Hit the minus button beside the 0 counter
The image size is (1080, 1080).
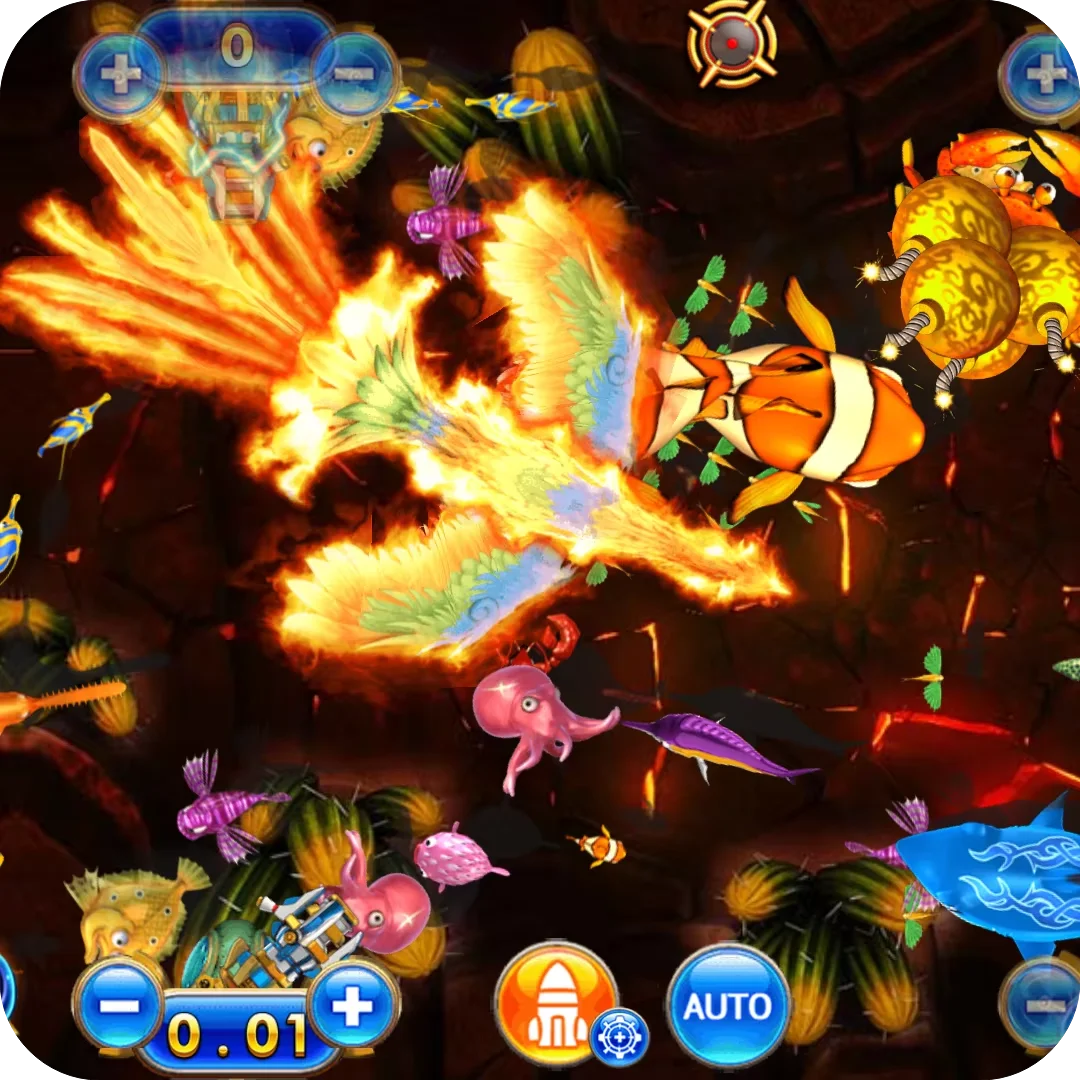pyautogui.click(x=356, y=73)
